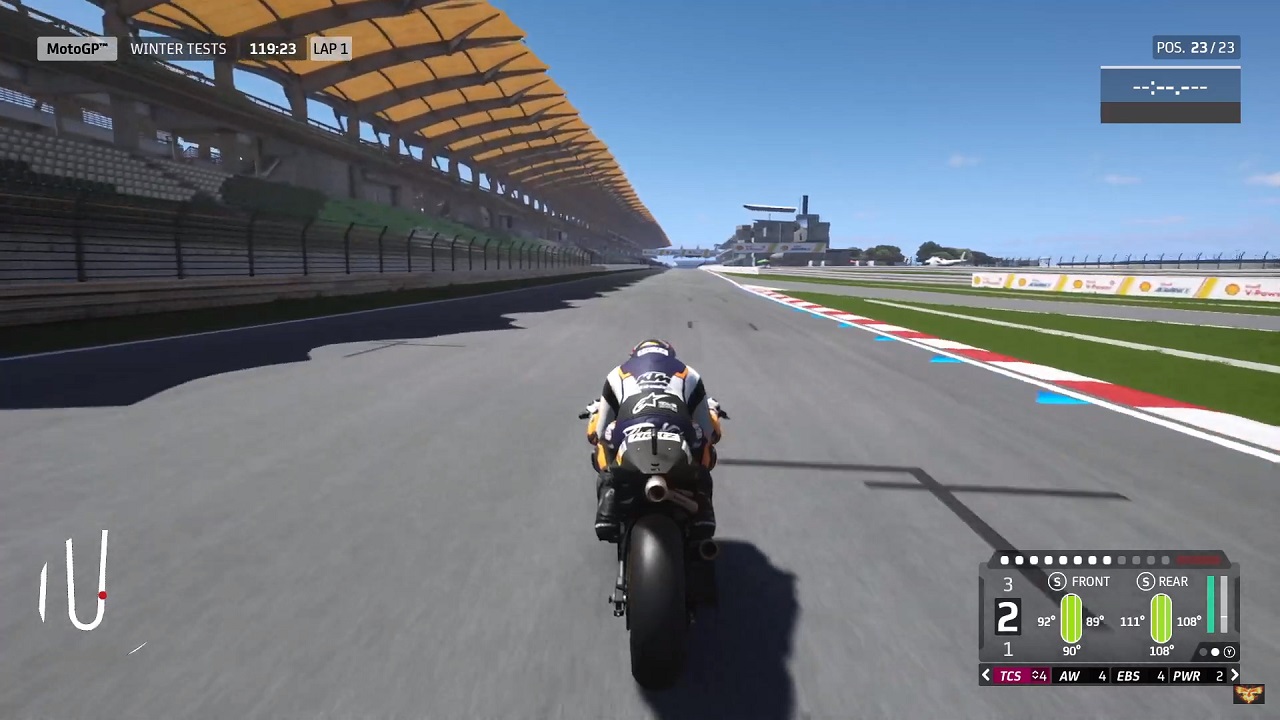Click the Y button prompt icon
The width and height of the screenshot is (1280, 720).
[1229, 651]
